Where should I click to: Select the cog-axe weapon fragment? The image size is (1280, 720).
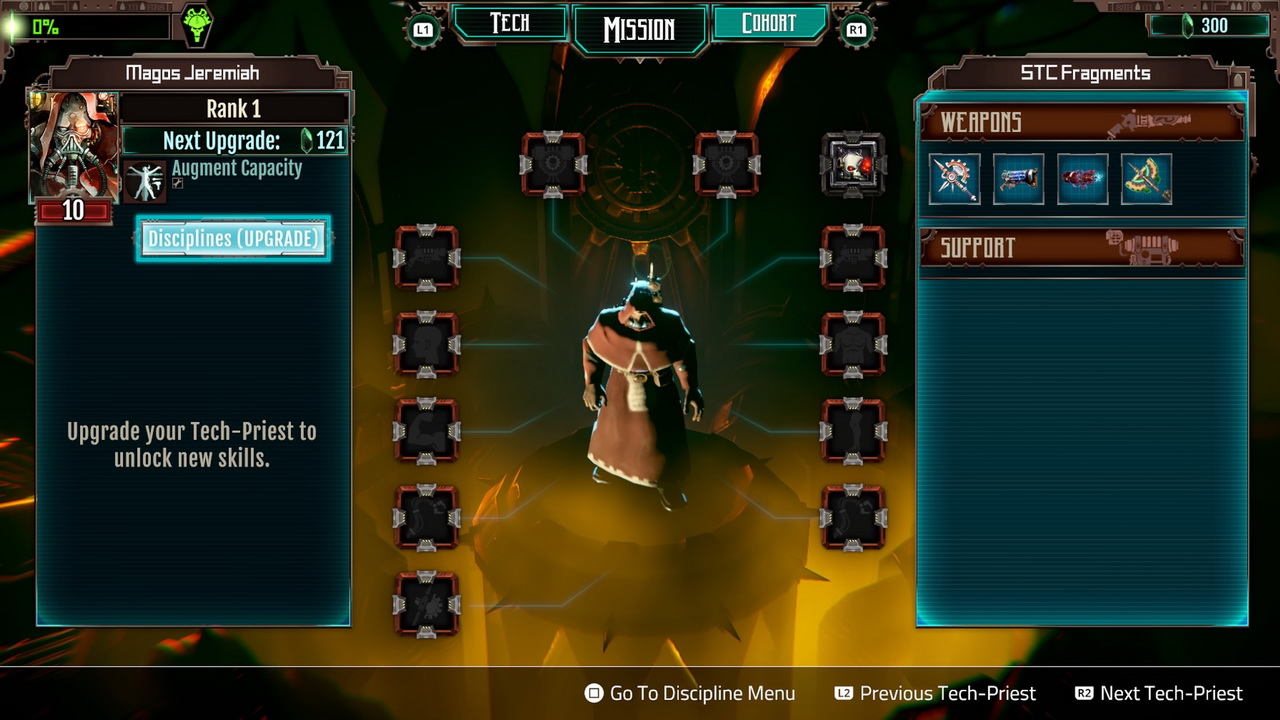coord(954,179)
